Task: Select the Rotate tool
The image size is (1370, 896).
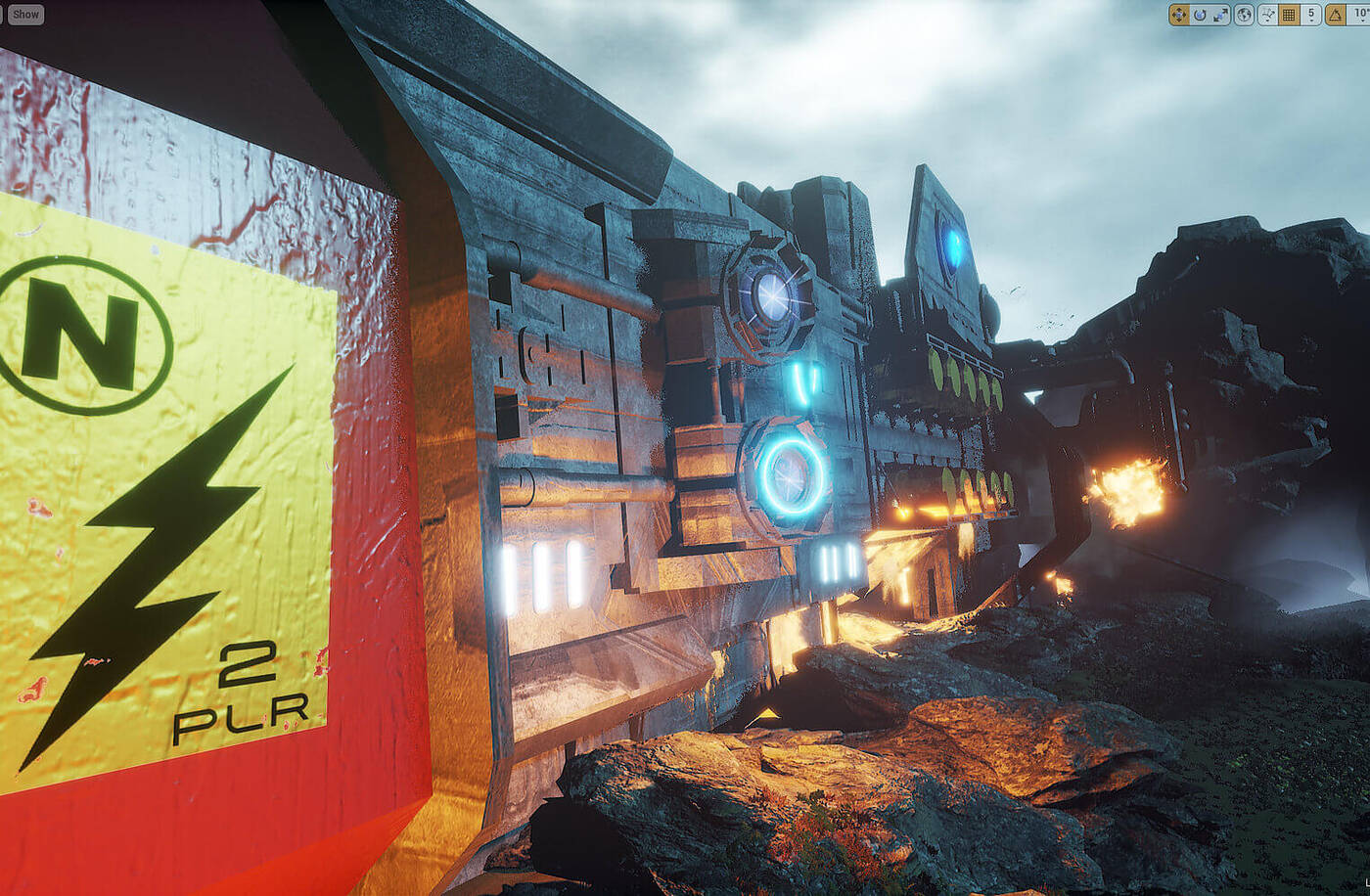Action: pyautogui.click(x=1200, y=14)
